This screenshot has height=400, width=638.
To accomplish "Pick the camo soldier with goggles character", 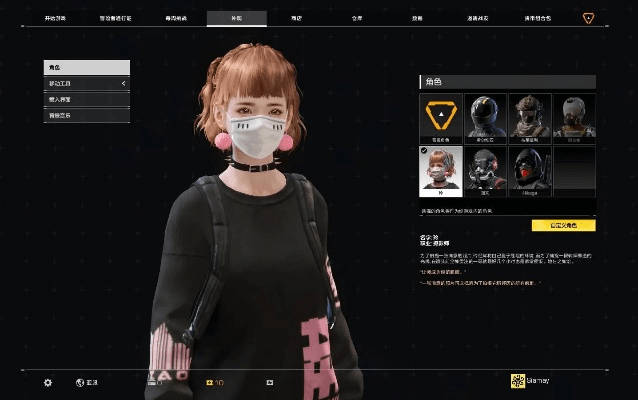I will 529,116.
